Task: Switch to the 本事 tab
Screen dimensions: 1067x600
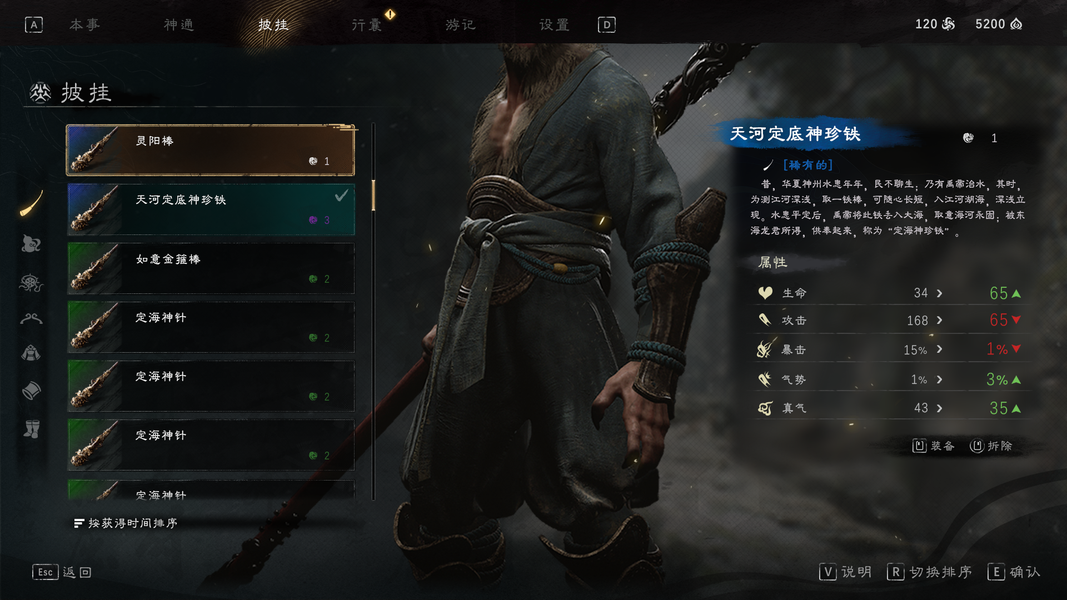Action: click(84, 25)
